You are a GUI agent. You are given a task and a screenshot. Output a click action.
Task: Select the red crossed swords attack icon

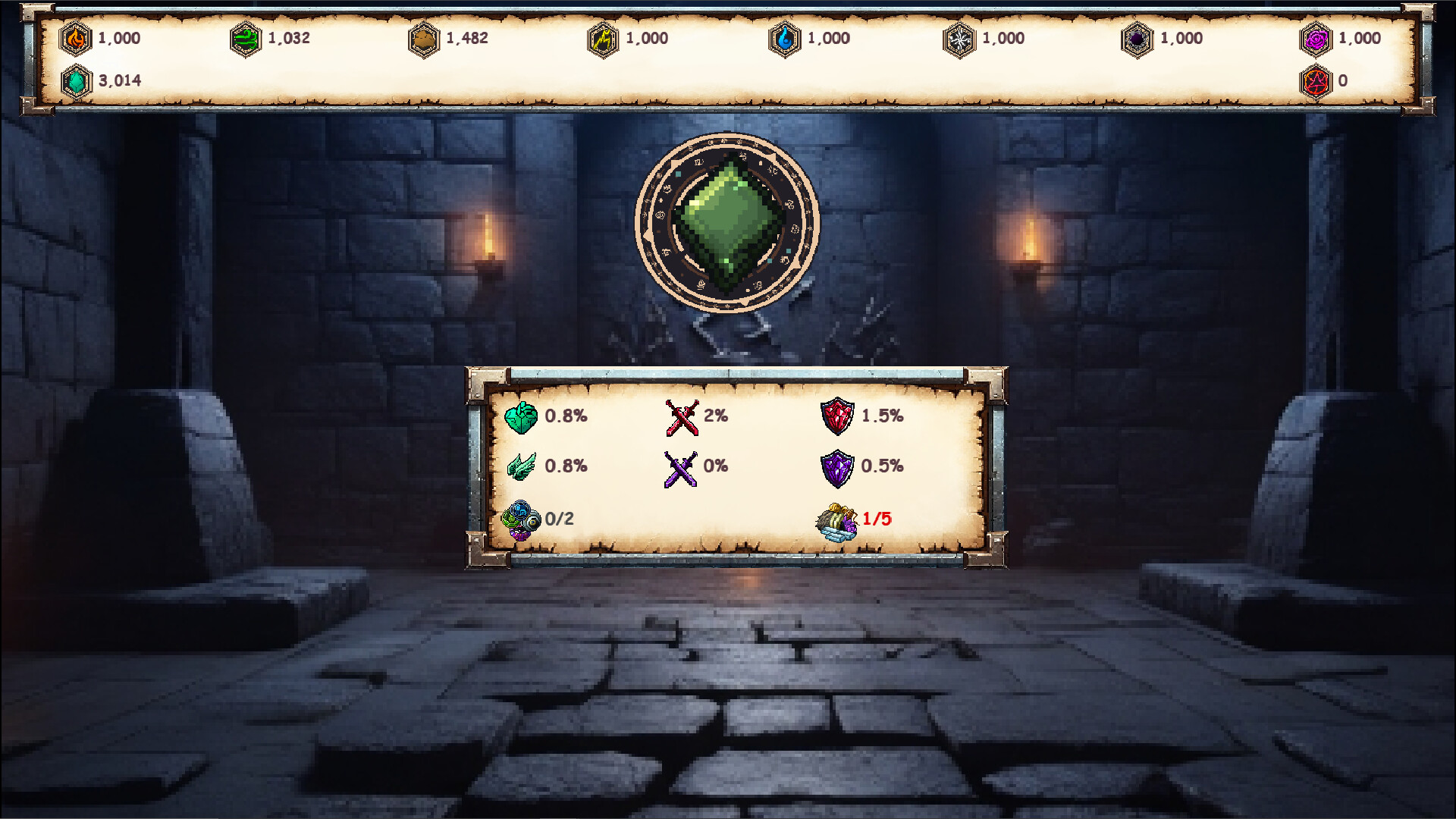pyautogui.click(x=682, y=416)
